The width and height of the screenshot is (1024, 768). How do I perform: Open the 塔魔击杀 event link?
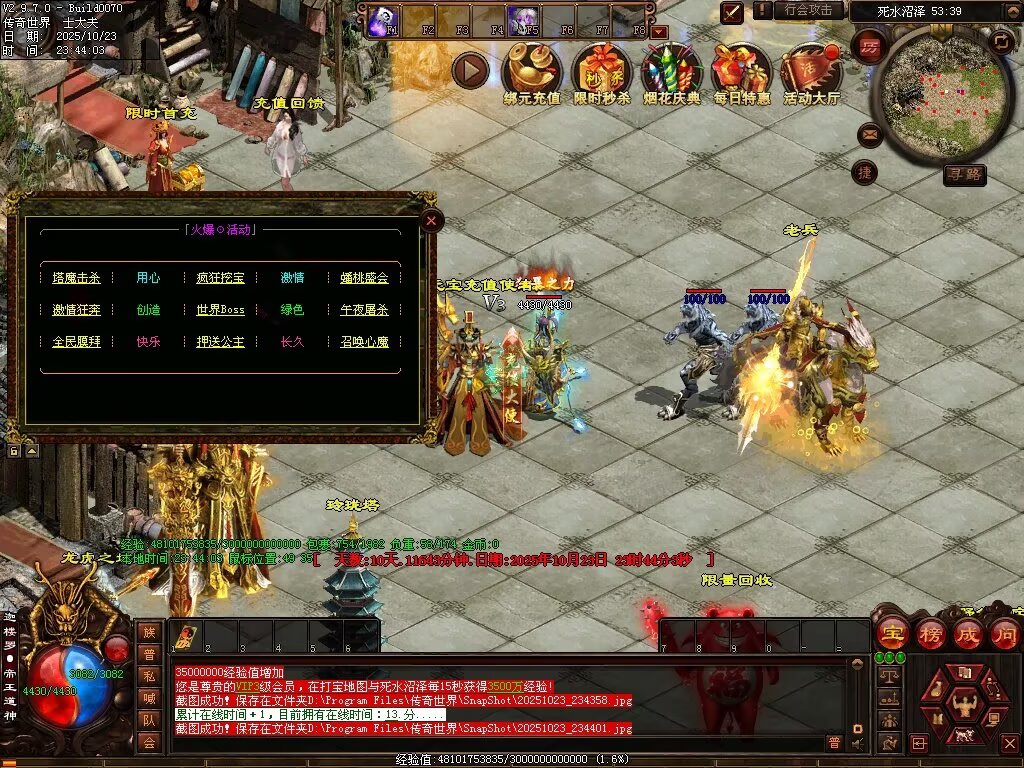77,278
